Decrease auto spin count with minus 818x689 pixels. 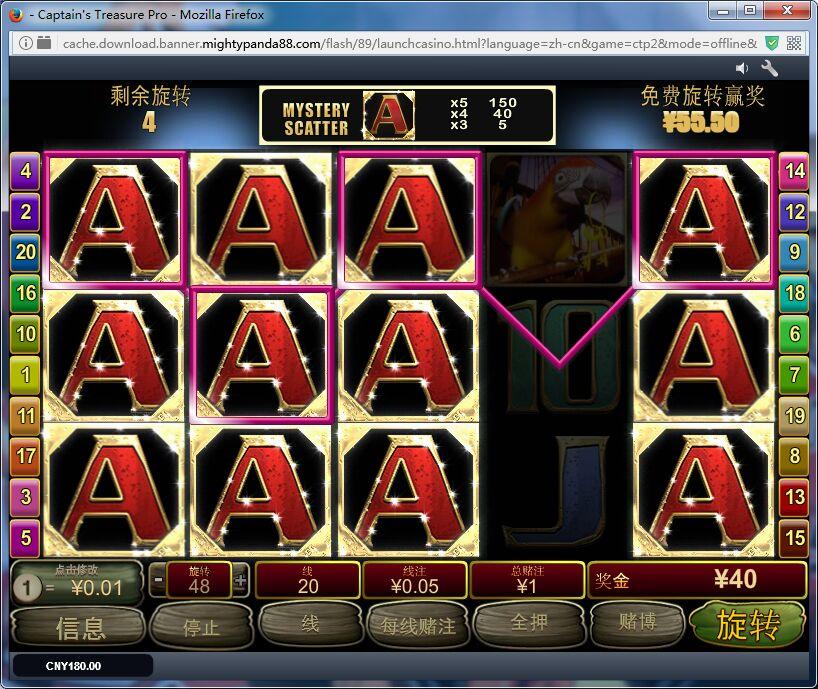tap(159, 579)
